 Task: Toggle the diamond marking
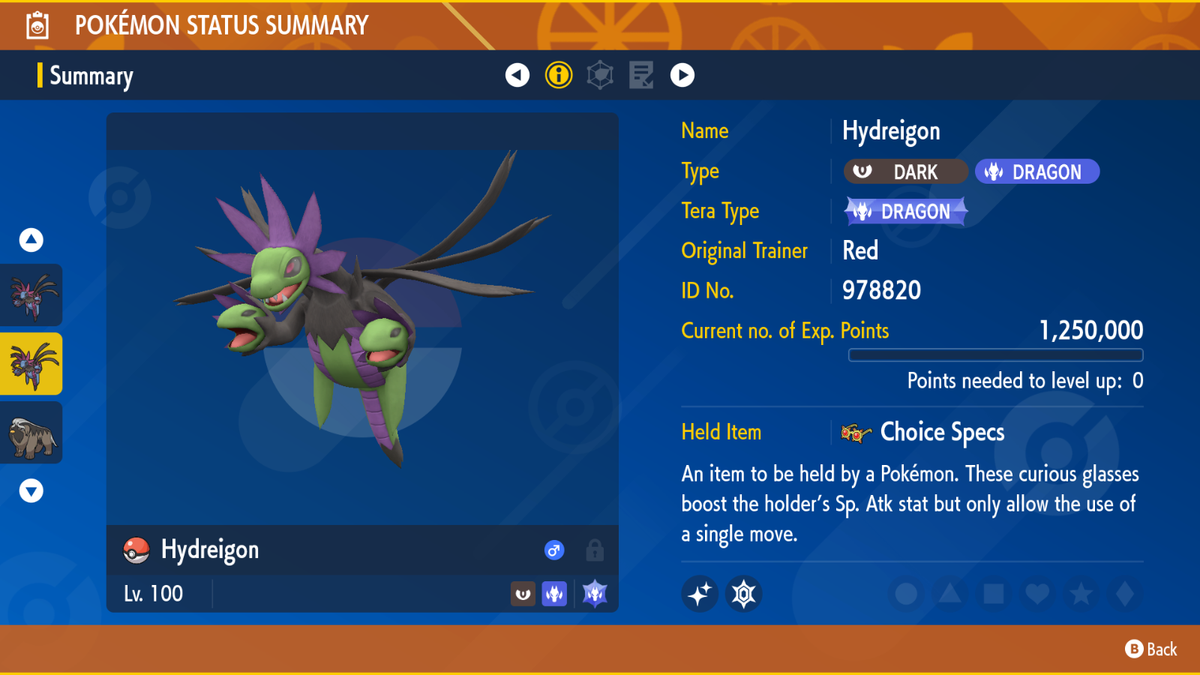(x=1125, y=594)
